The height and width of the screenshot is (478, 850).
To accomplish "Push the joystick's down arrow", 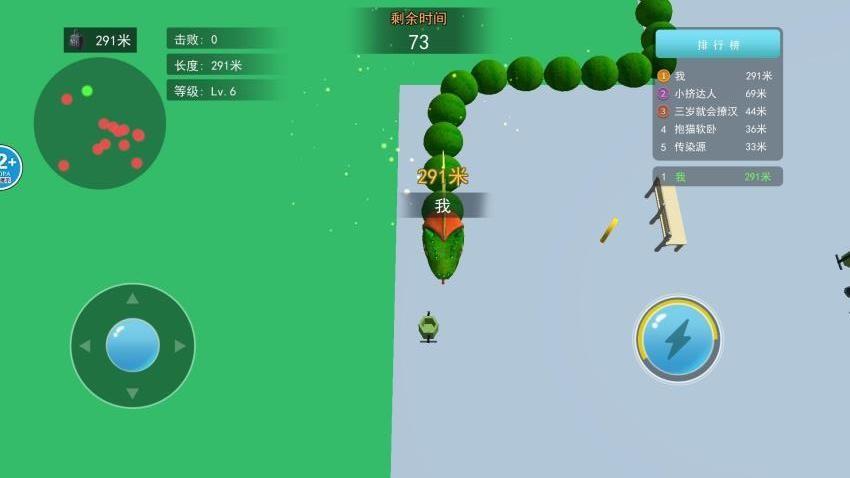I will tap(133, 393).
